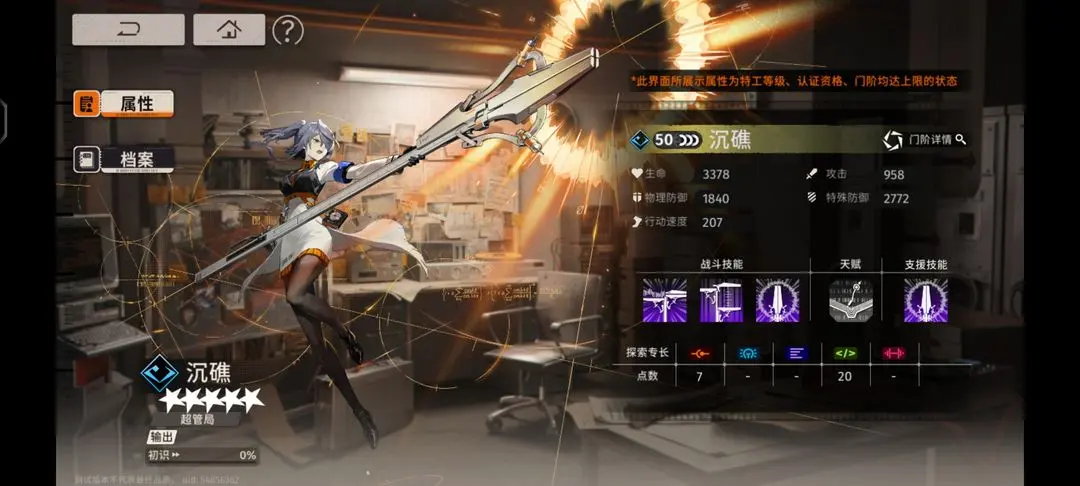Open the 档案 archive tab
This screenshot has height=486, width=1080.
point(123,159)
